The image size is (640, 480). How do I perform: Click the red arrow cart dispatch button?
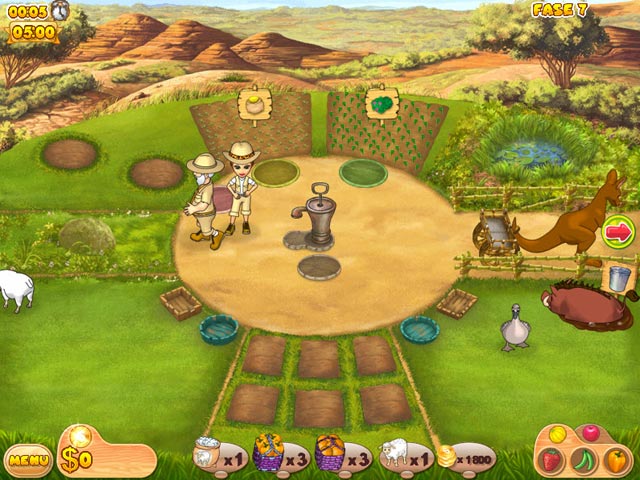(x=619, y=232)
